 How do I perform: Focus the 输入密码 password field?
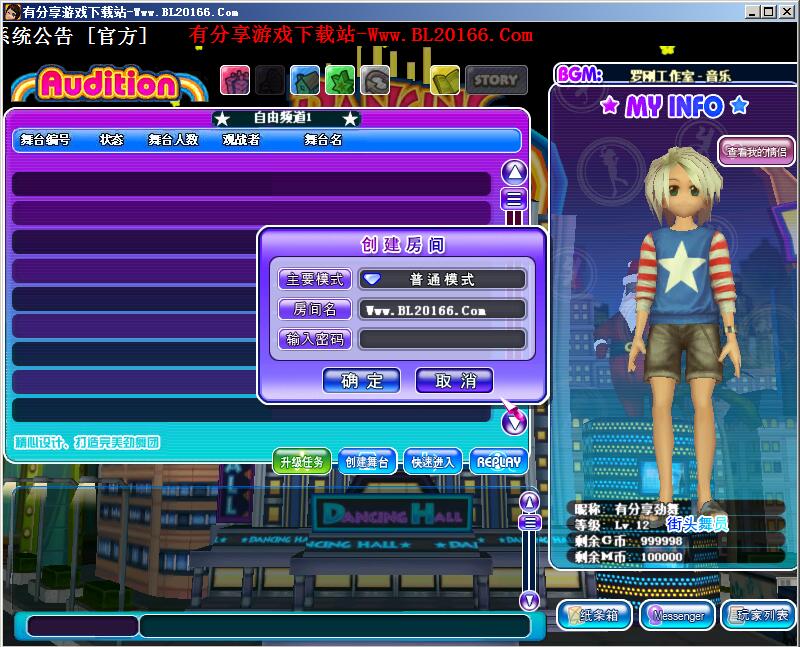pyautogui.click(x=442, y=339)
